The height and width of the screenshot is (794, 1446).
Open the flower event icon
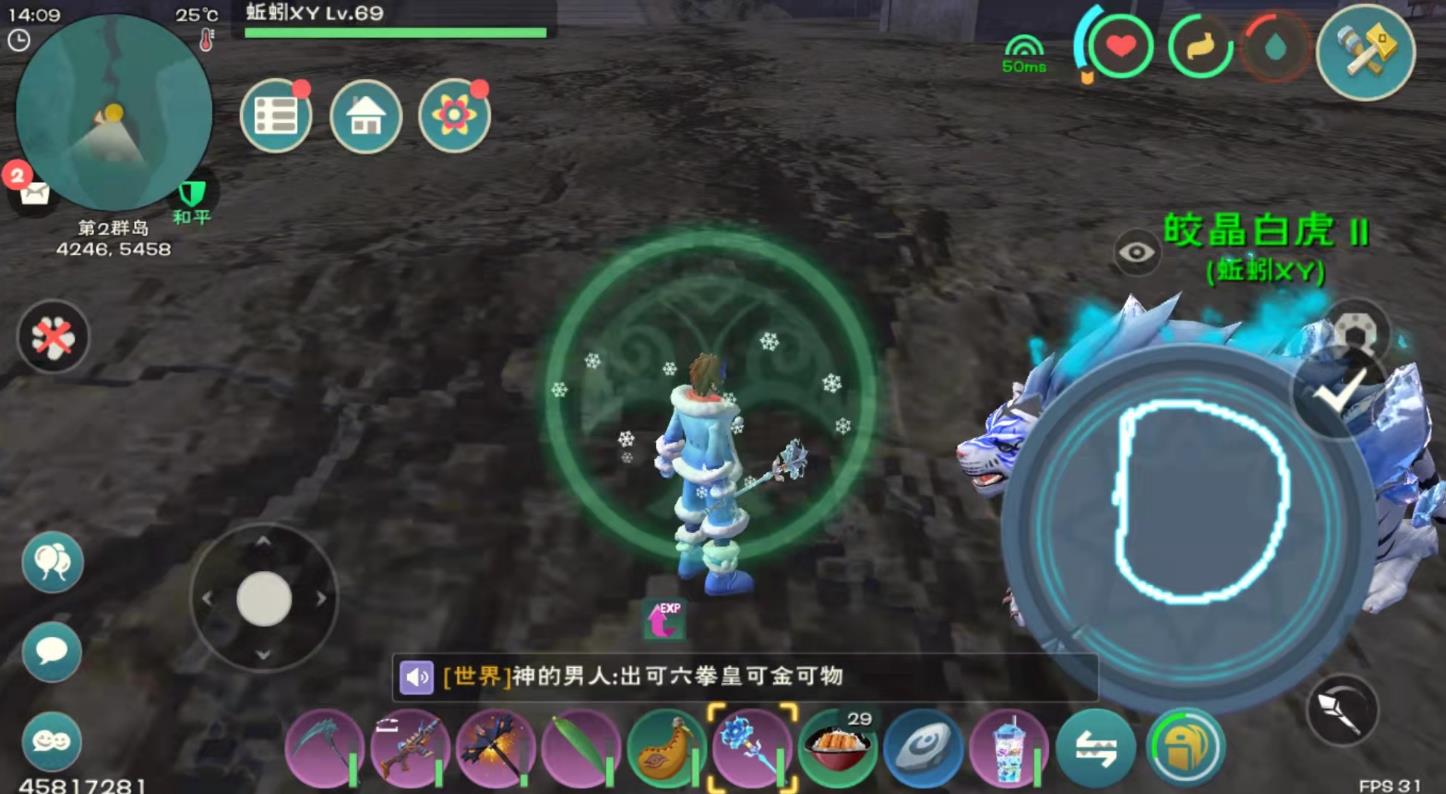click(454, 116)
